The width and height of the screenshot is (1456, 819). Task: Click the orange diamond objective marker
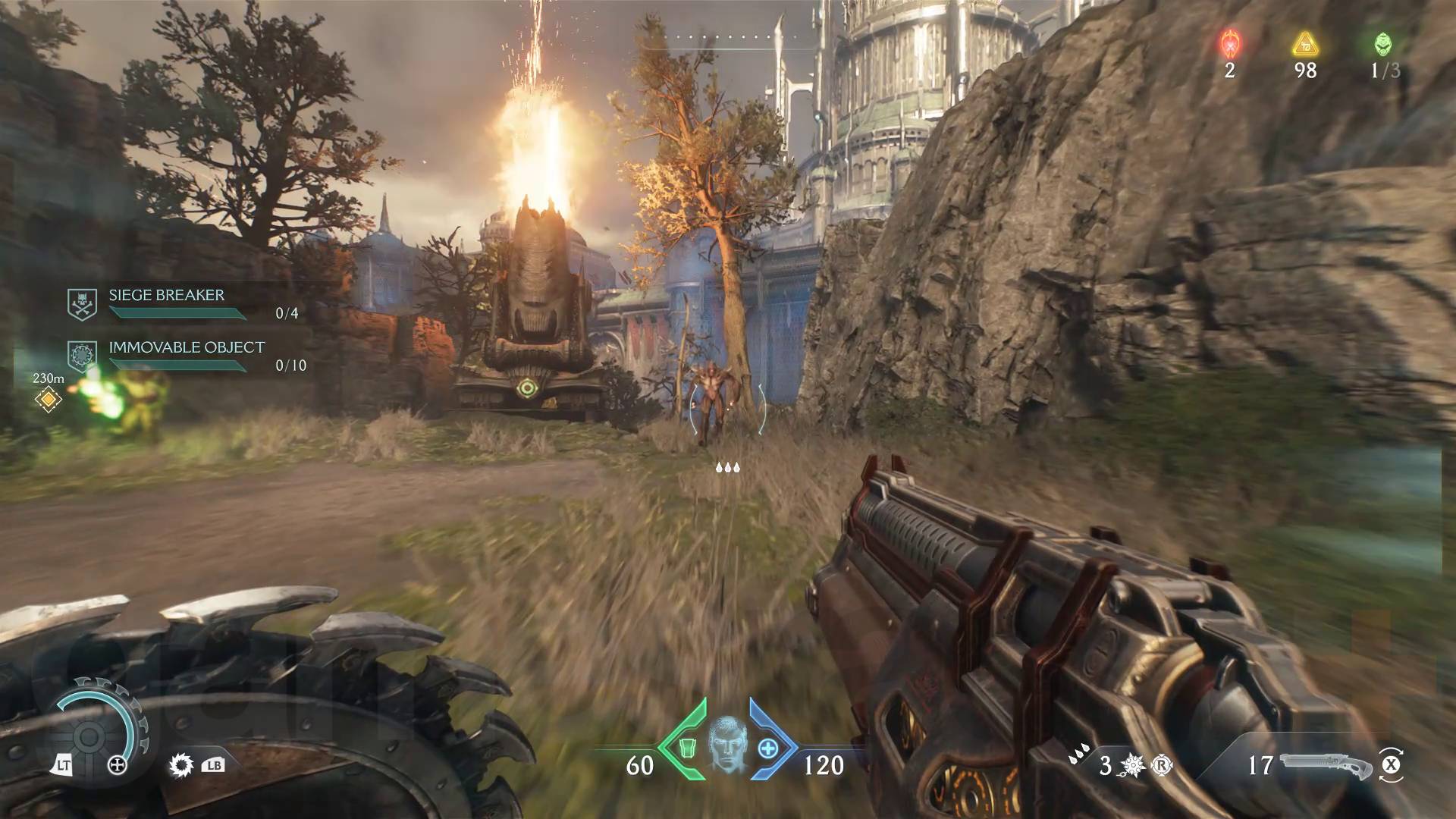49,398
